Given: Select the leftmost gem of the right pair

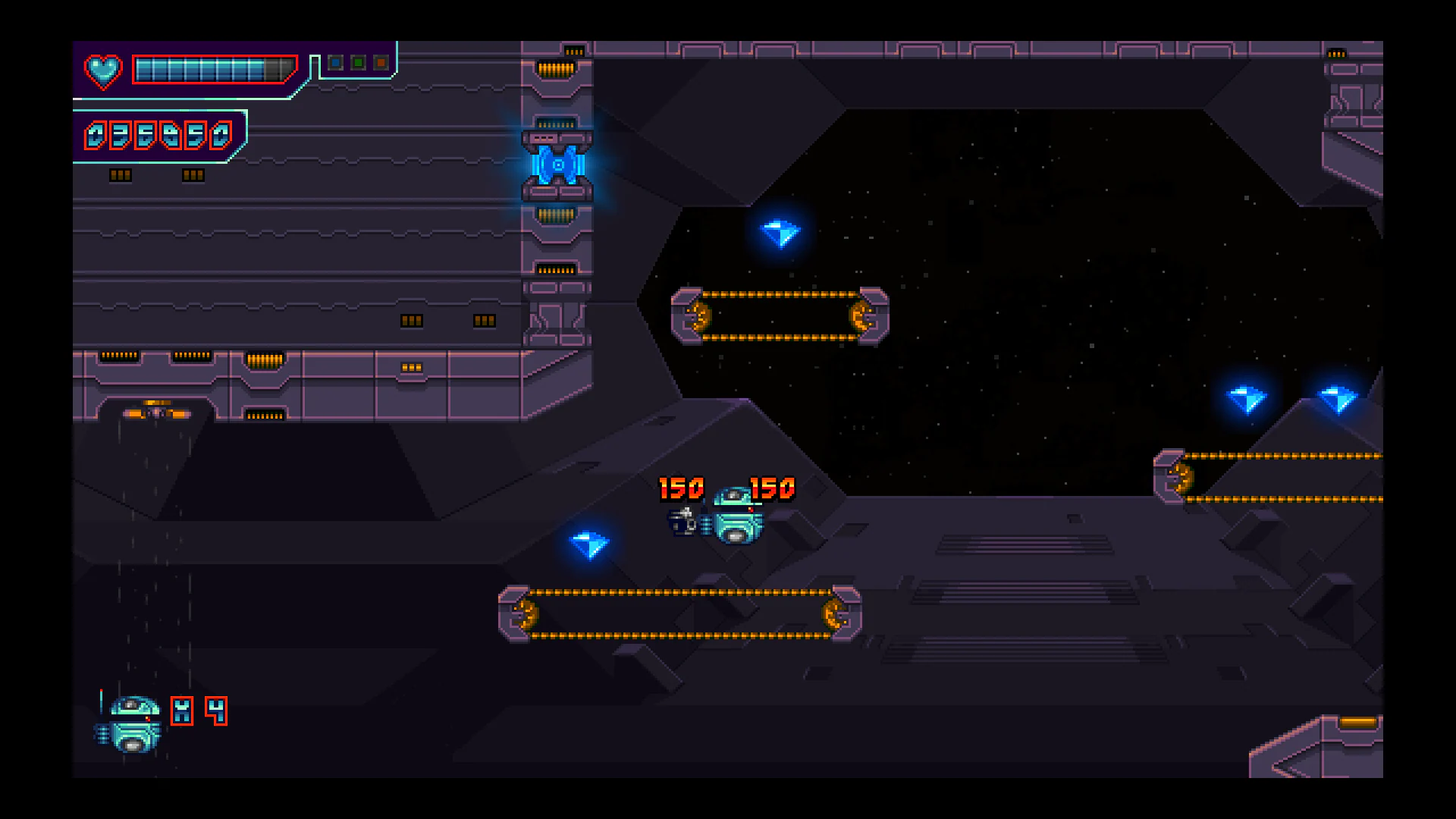Looking at the screenshot, I should (1248, 398).
